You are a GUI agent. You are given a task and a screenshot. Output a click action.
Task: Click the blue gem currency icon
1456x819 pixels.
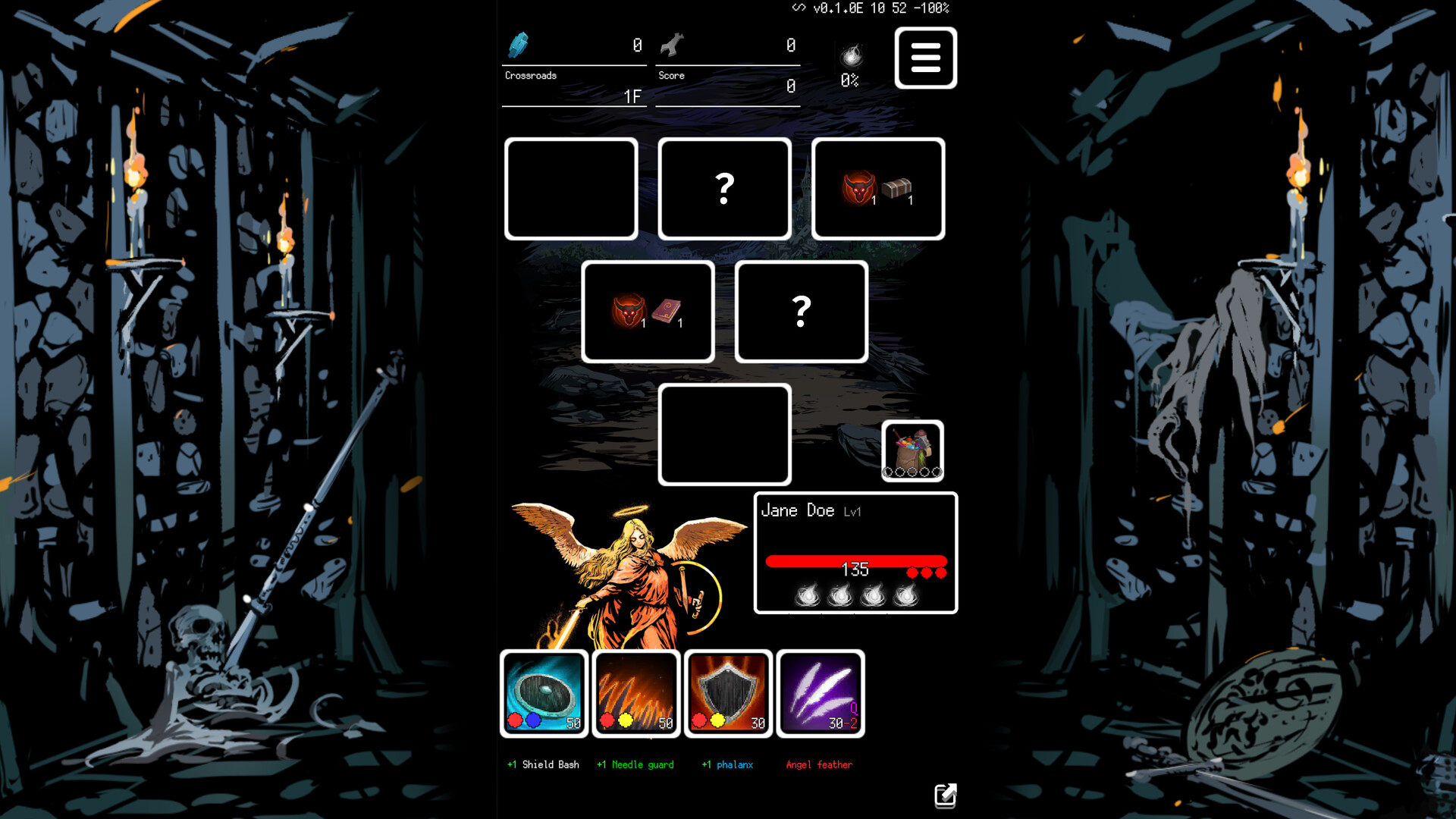(x=519, y=45)
